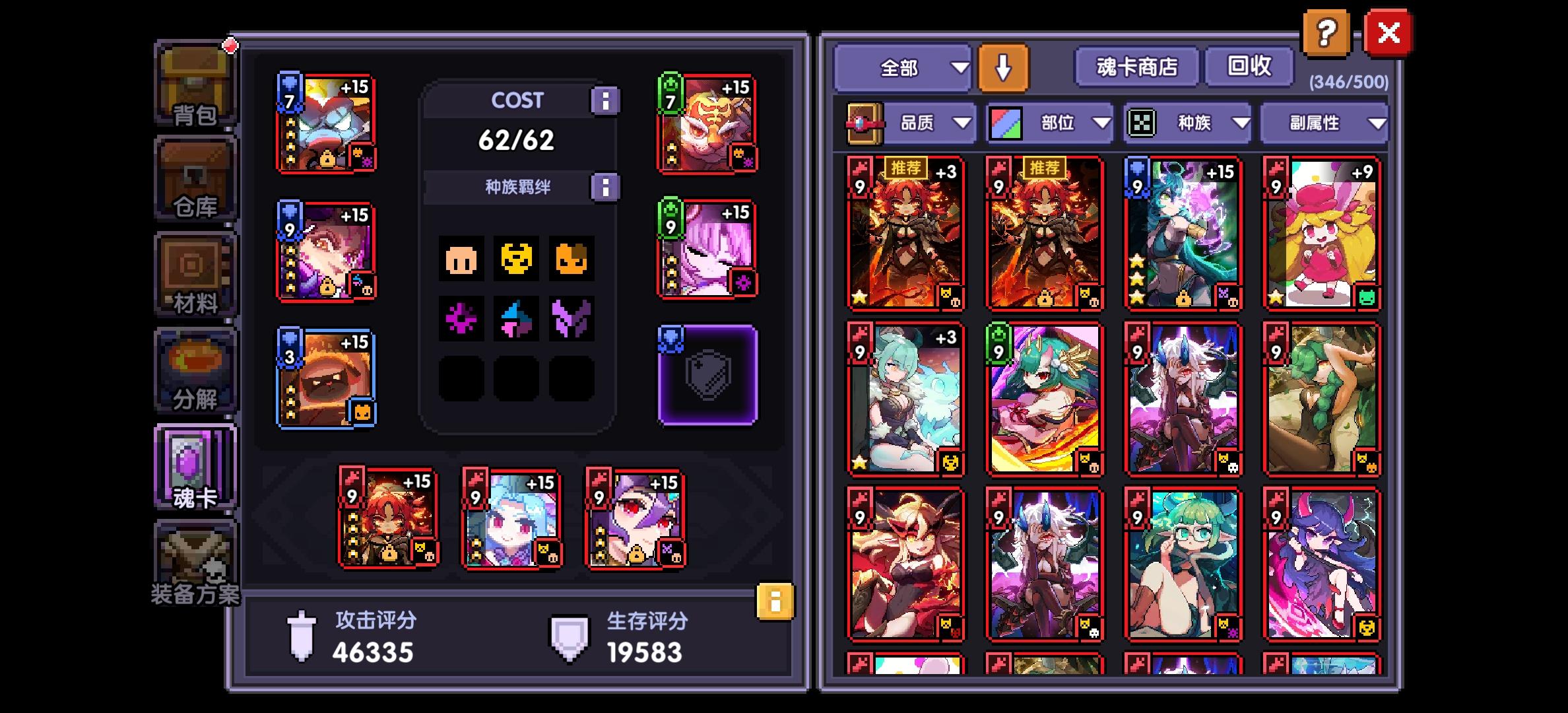Open the 全部 filter dropdown
The height and width of the screenshot is (713, 1568).
901,68
